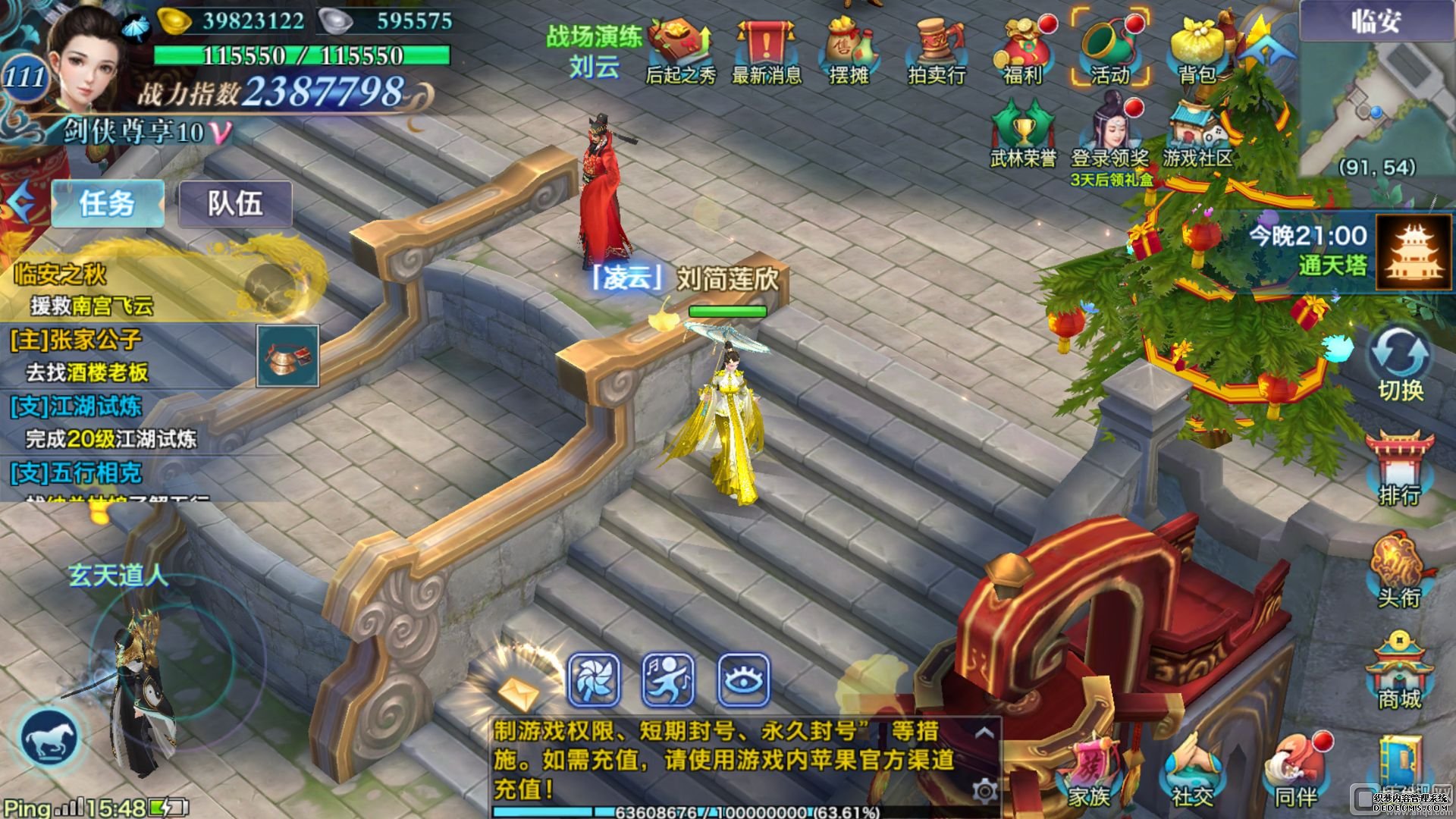Switch to the 队伍 team tab
Viewport: 1456px width, 819px height.
tap(235, 203)
